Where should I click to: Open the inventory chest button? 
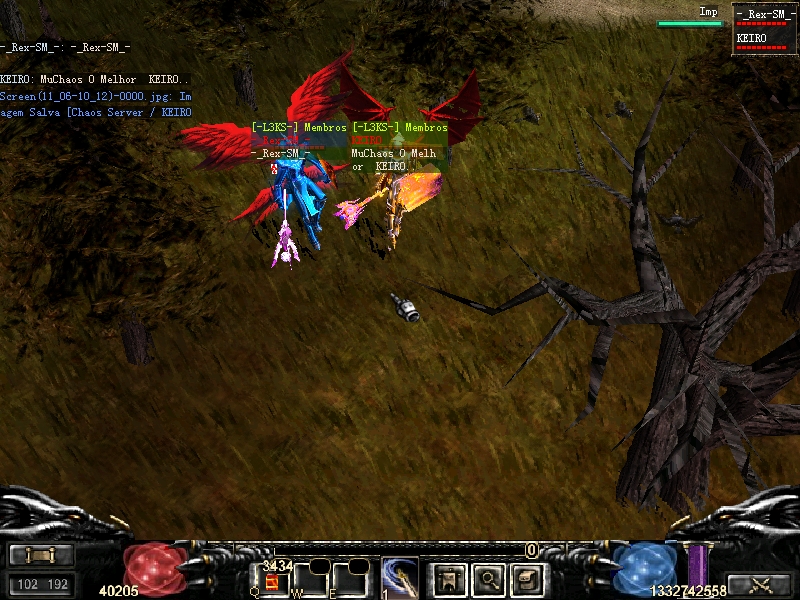coord(527,578)
